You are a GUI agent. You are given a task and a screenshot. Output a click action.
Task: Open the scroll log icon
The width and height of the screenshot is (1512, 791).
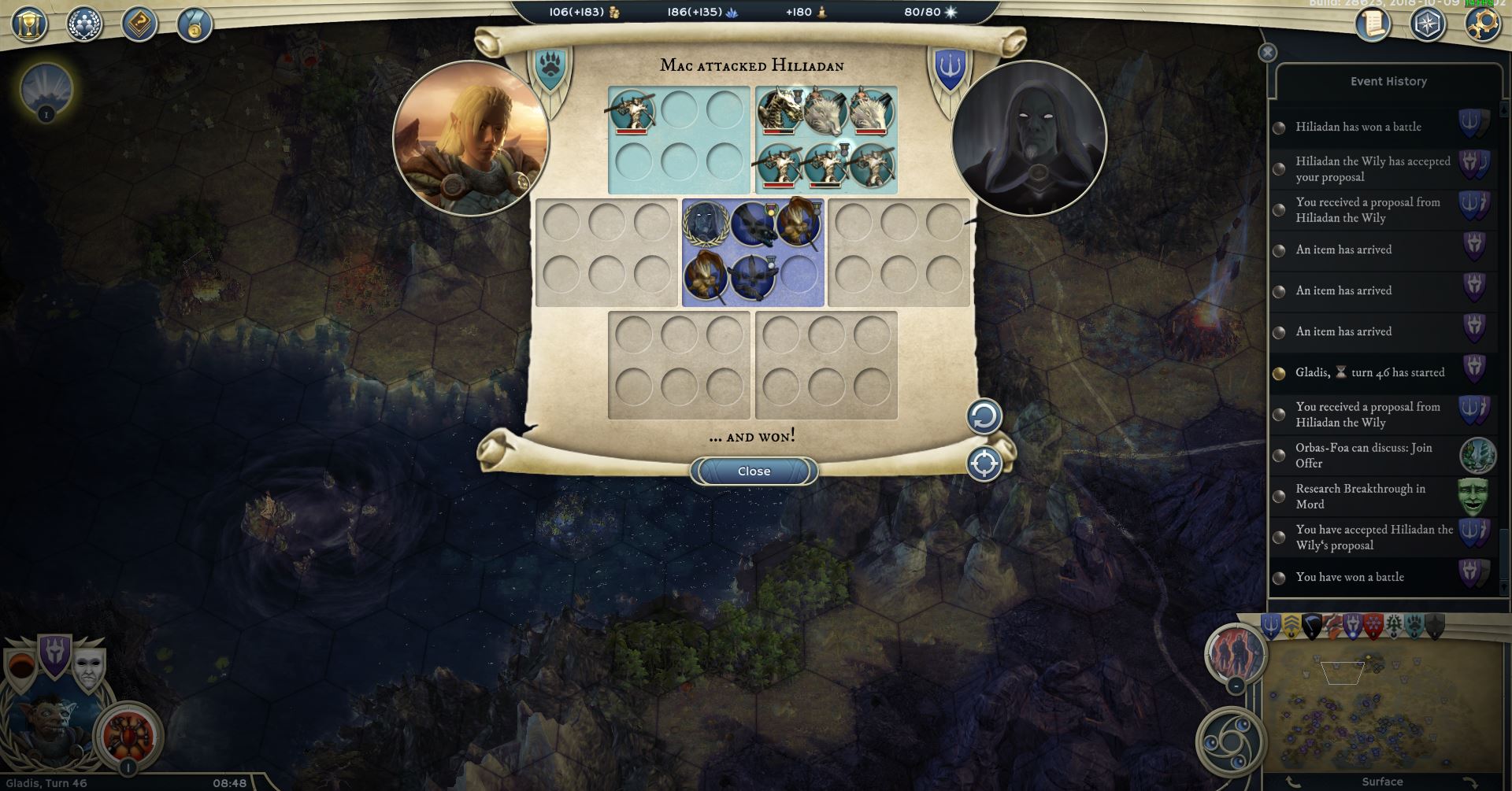coord(1373,24)
